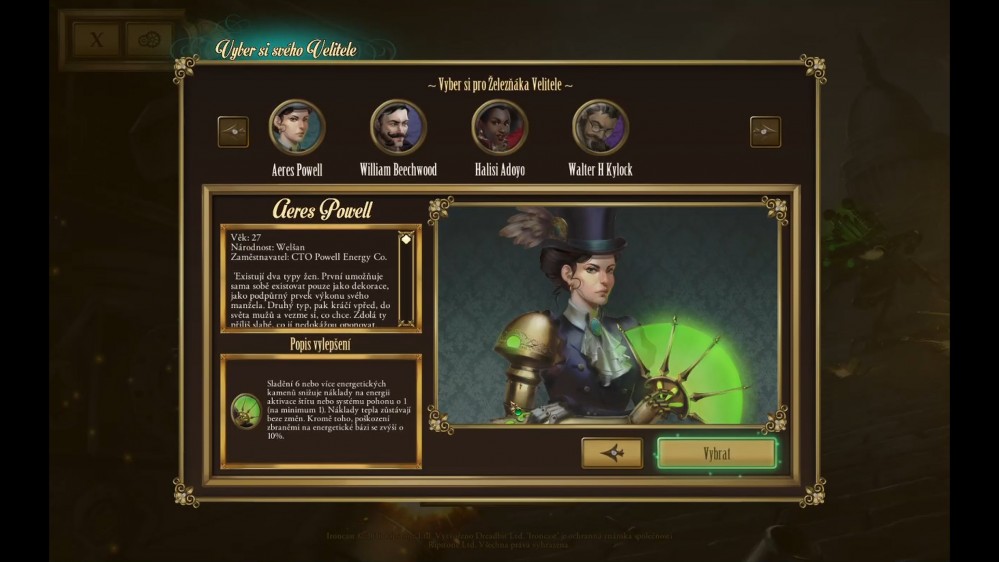Click the green energy upgrade icon

coord(246,409)
